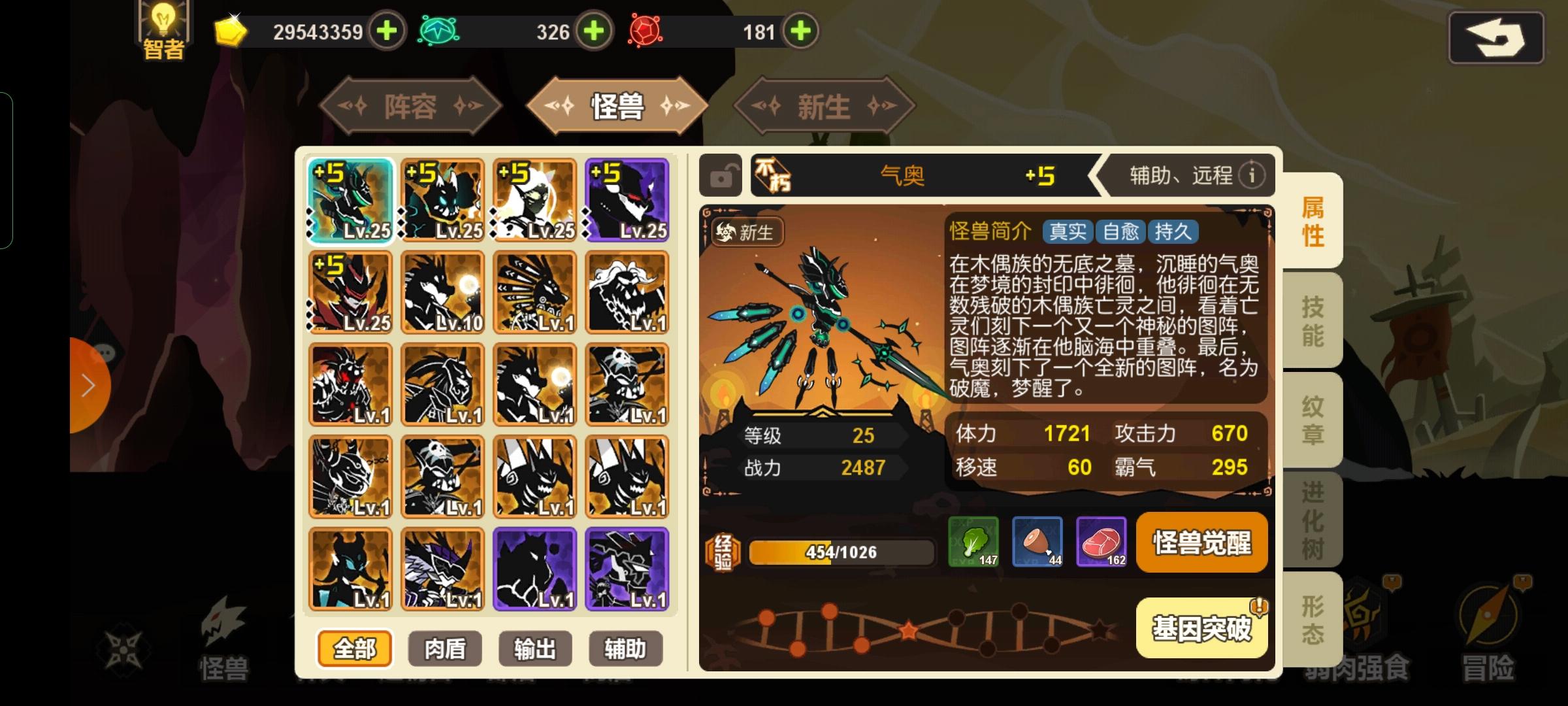Click the info icon beside 辅助、远程
The image size is (1568, 706).
1253,175
